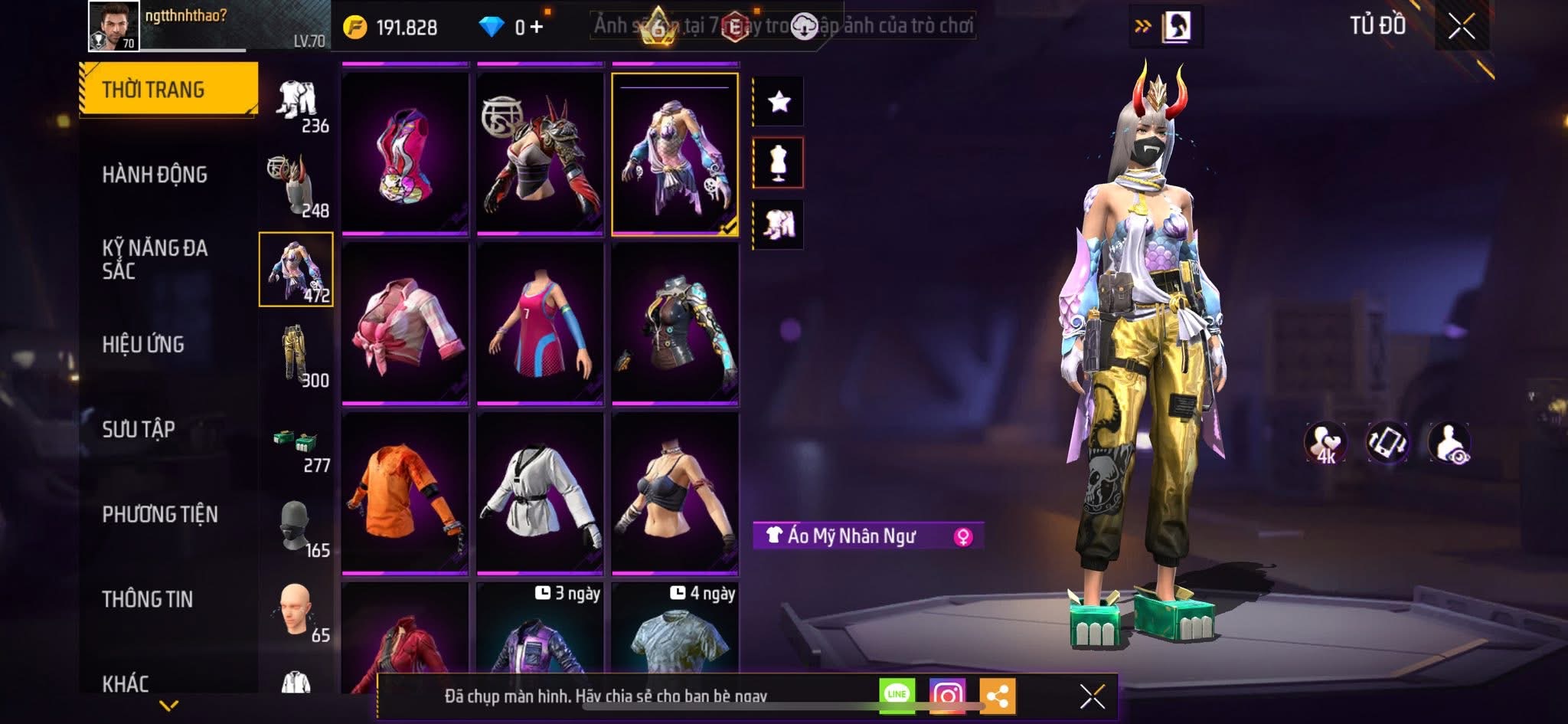1568x724 pixels.
Task: Share screenshot via LINE
Action: [x=897, y=695]
